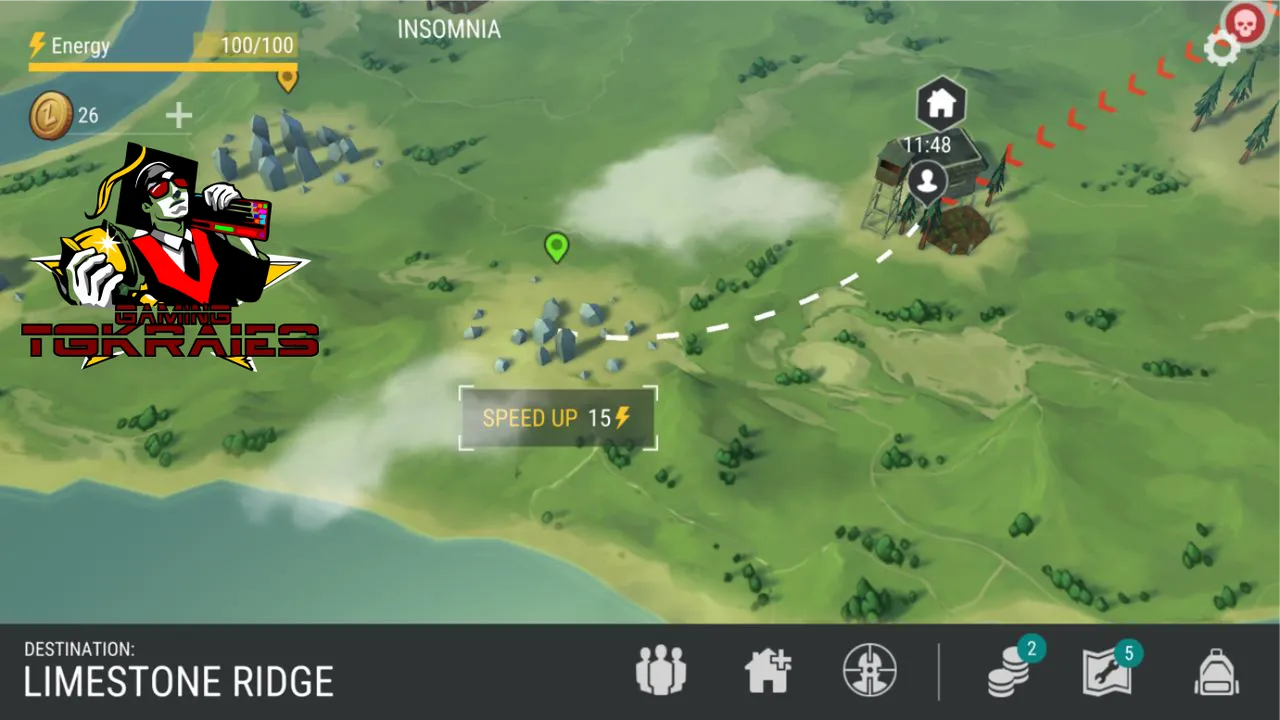This screenshot has width=1280, height=720.
Task: Open the coin stacks icon with badge 2
Action: [x=1009, y=672]
